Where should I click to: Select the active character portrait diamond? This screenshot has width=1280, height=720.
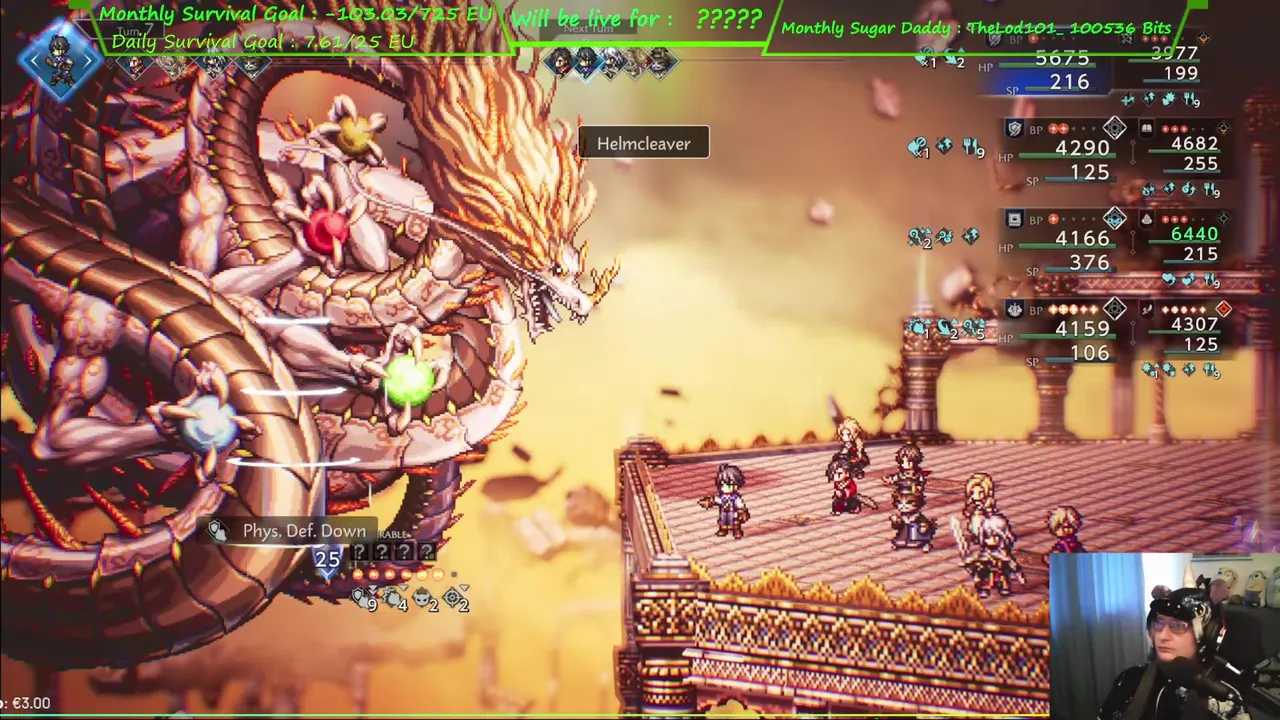tap(60, 61)
